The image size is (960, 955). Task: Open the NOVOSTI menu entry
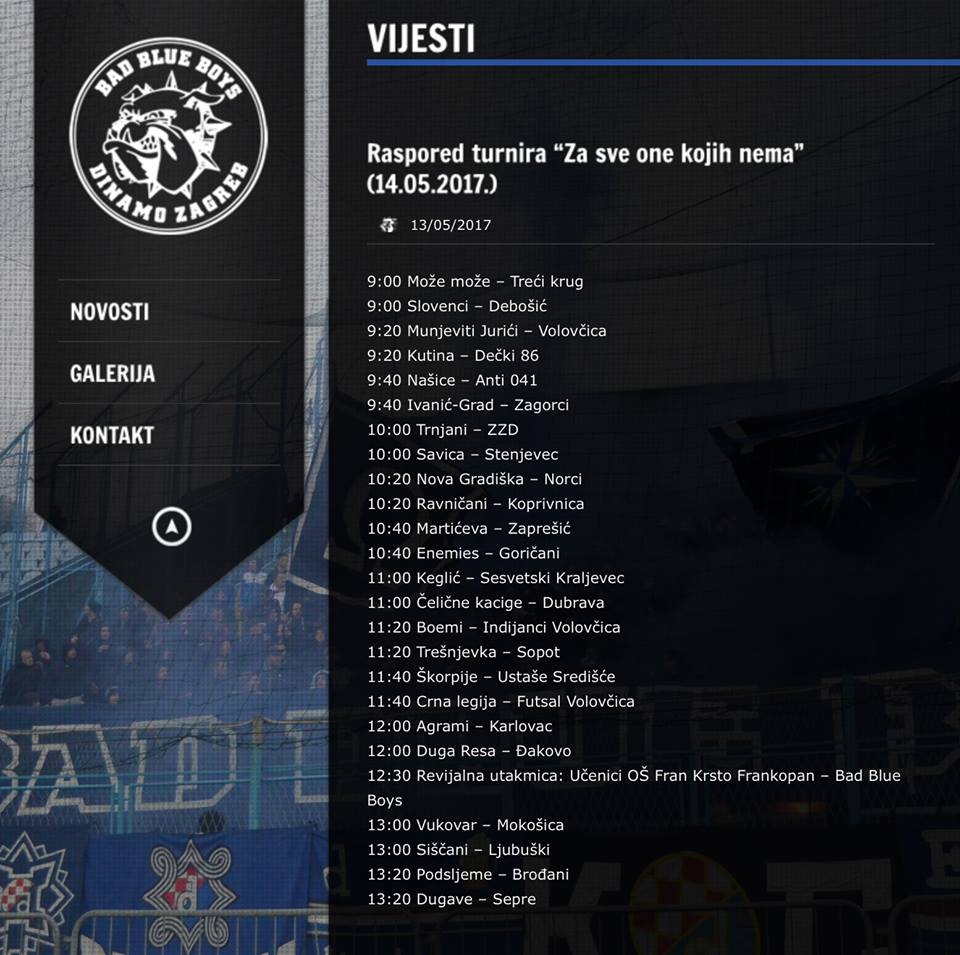click(110, 311)
